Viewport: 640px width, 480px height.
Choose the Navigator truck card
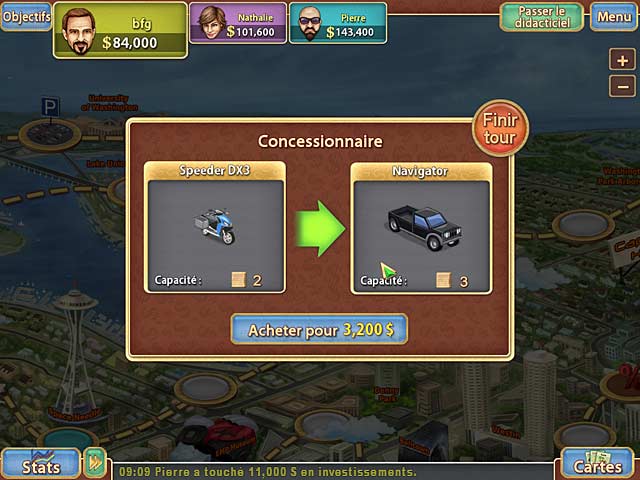[420, 227]
